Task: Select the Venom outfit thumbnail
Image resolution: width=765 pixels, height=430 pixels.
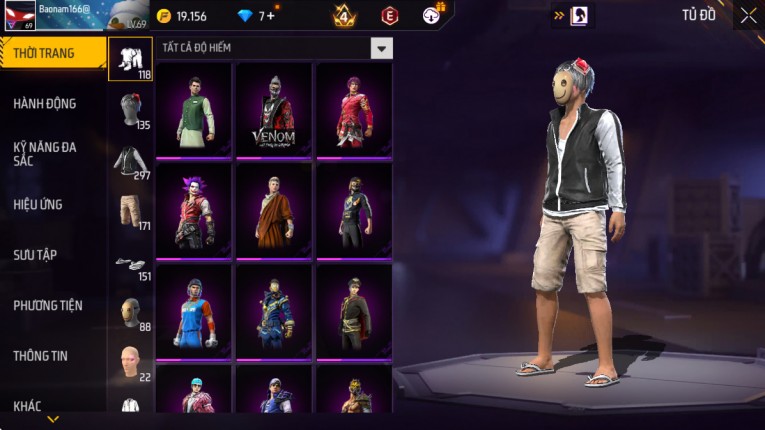Action: pyautogui.click(x=274, y=108)
